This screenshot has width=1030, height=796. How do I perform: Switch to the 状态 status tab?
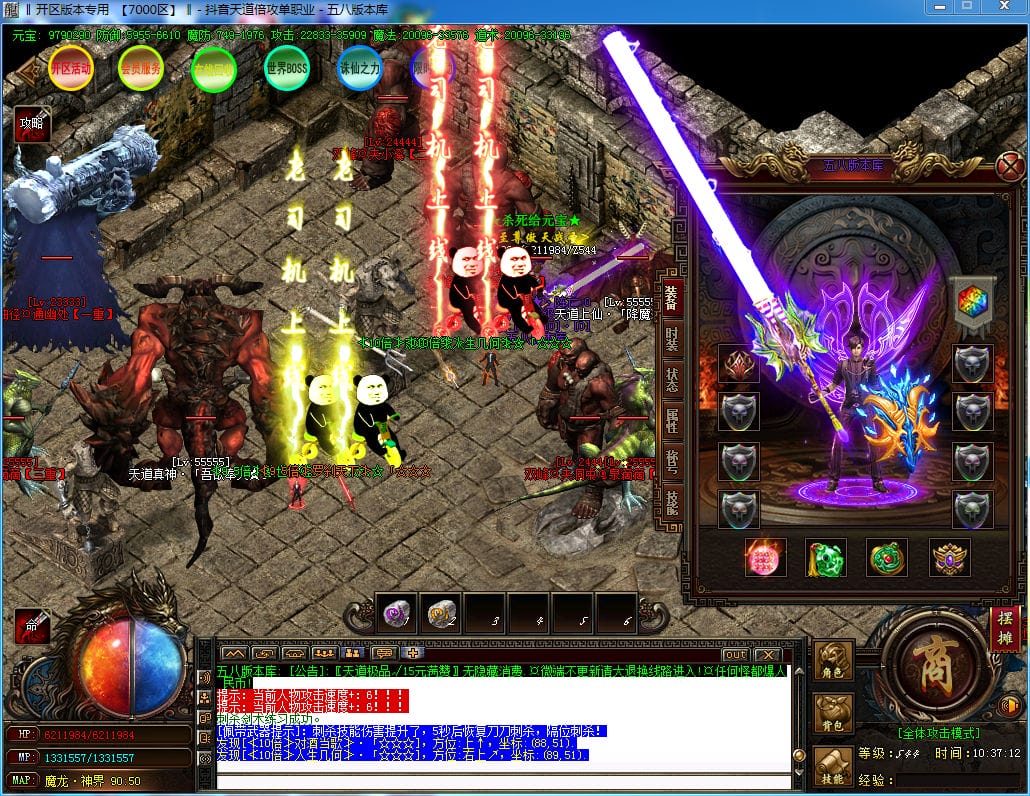(x=672, y=381)
